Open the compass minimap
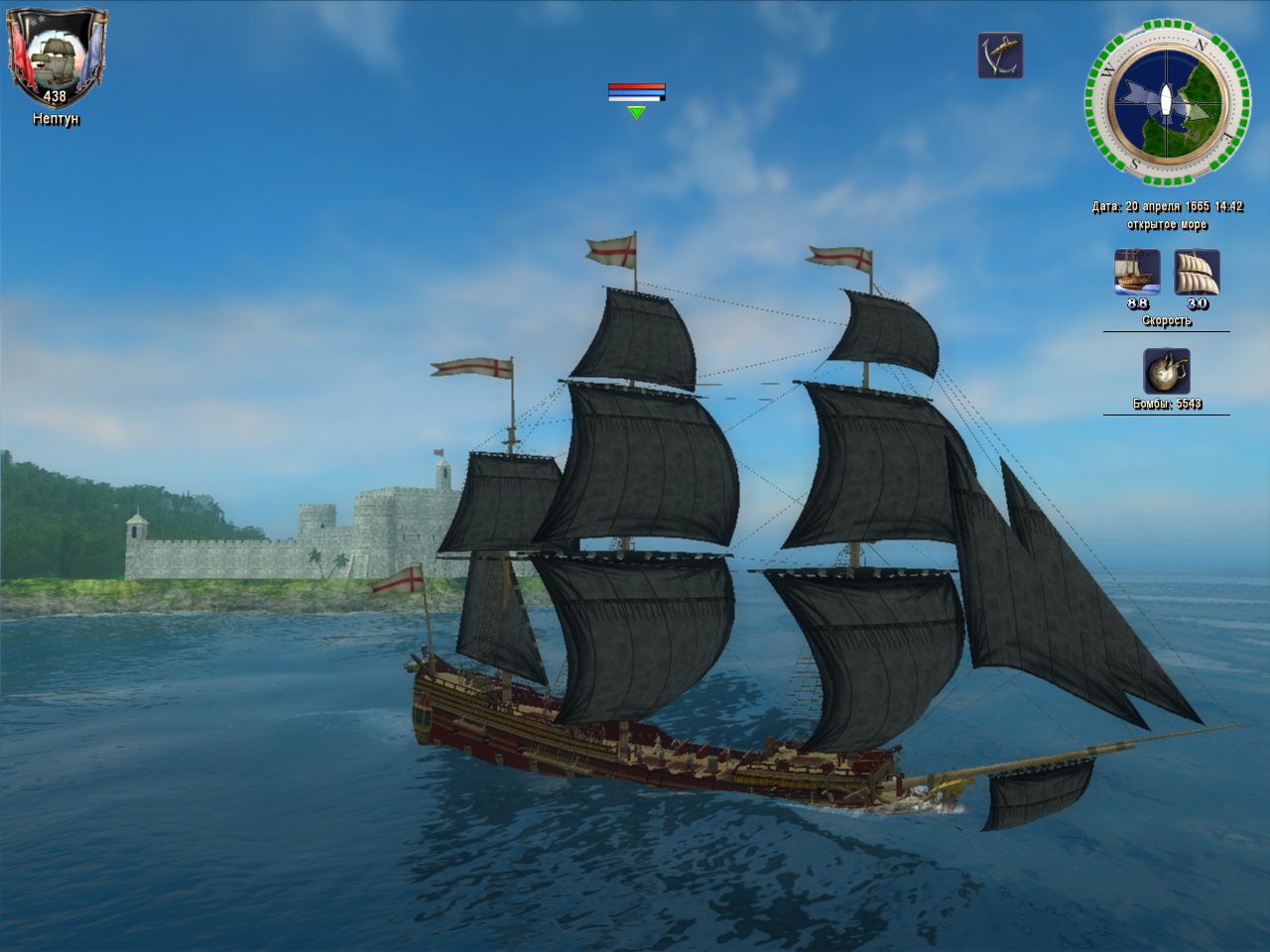 coord(1167,102)
